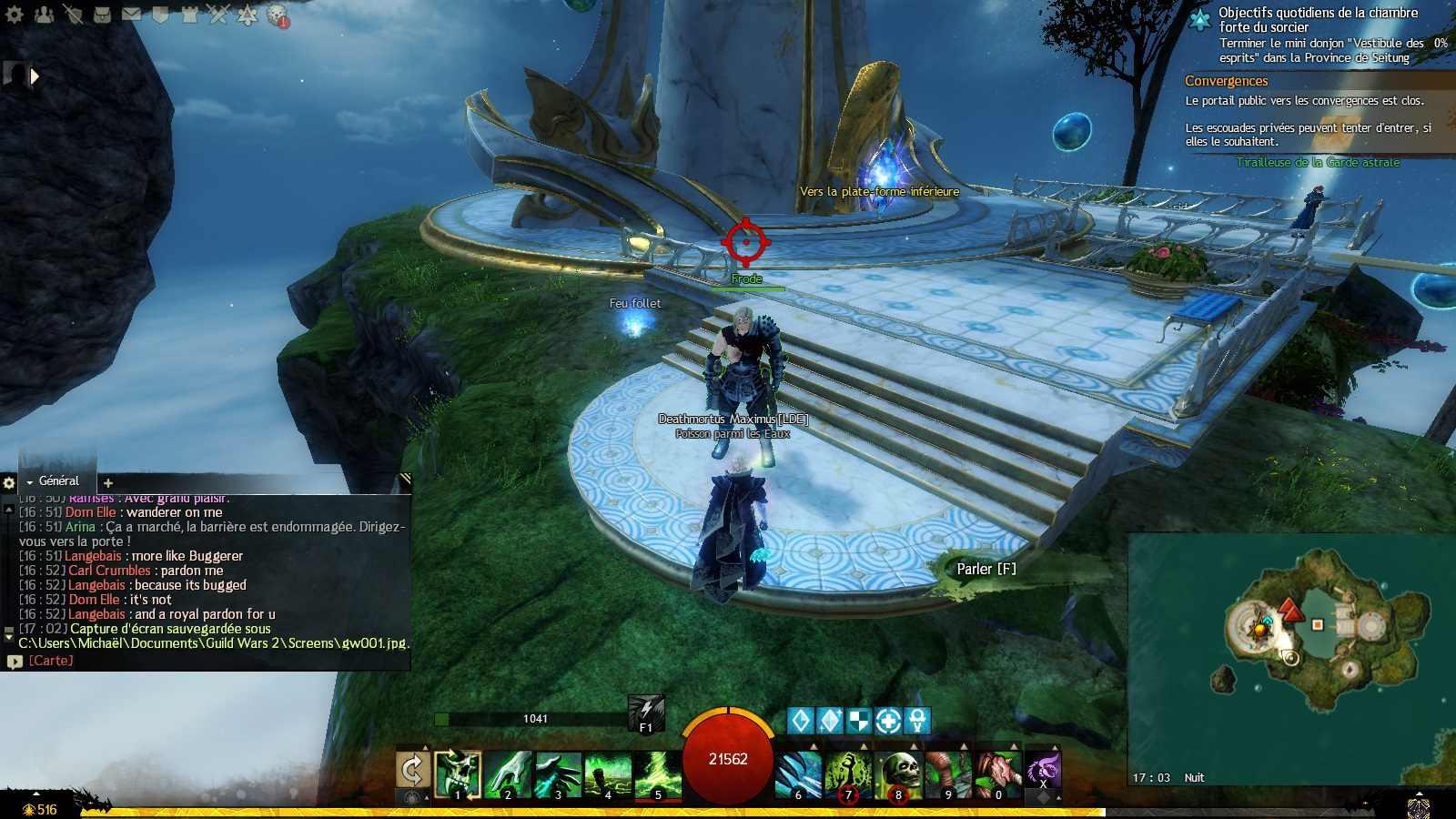Open the crossed swords PvP icon
This screenshot has height=819, width=1456.
point(218,14)
